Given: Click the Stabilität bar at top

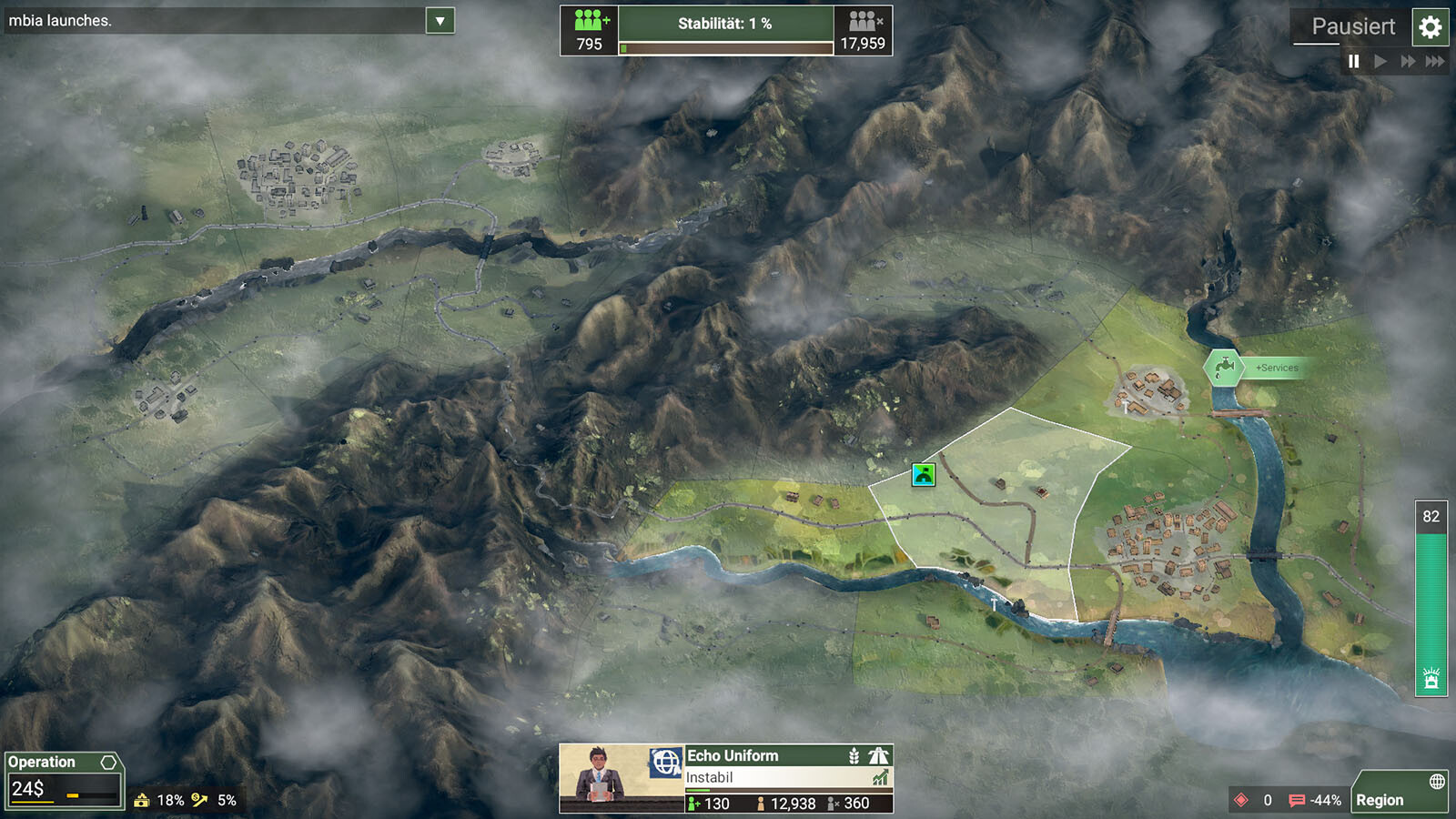Looking at the screenshot, I should [725, 30].
